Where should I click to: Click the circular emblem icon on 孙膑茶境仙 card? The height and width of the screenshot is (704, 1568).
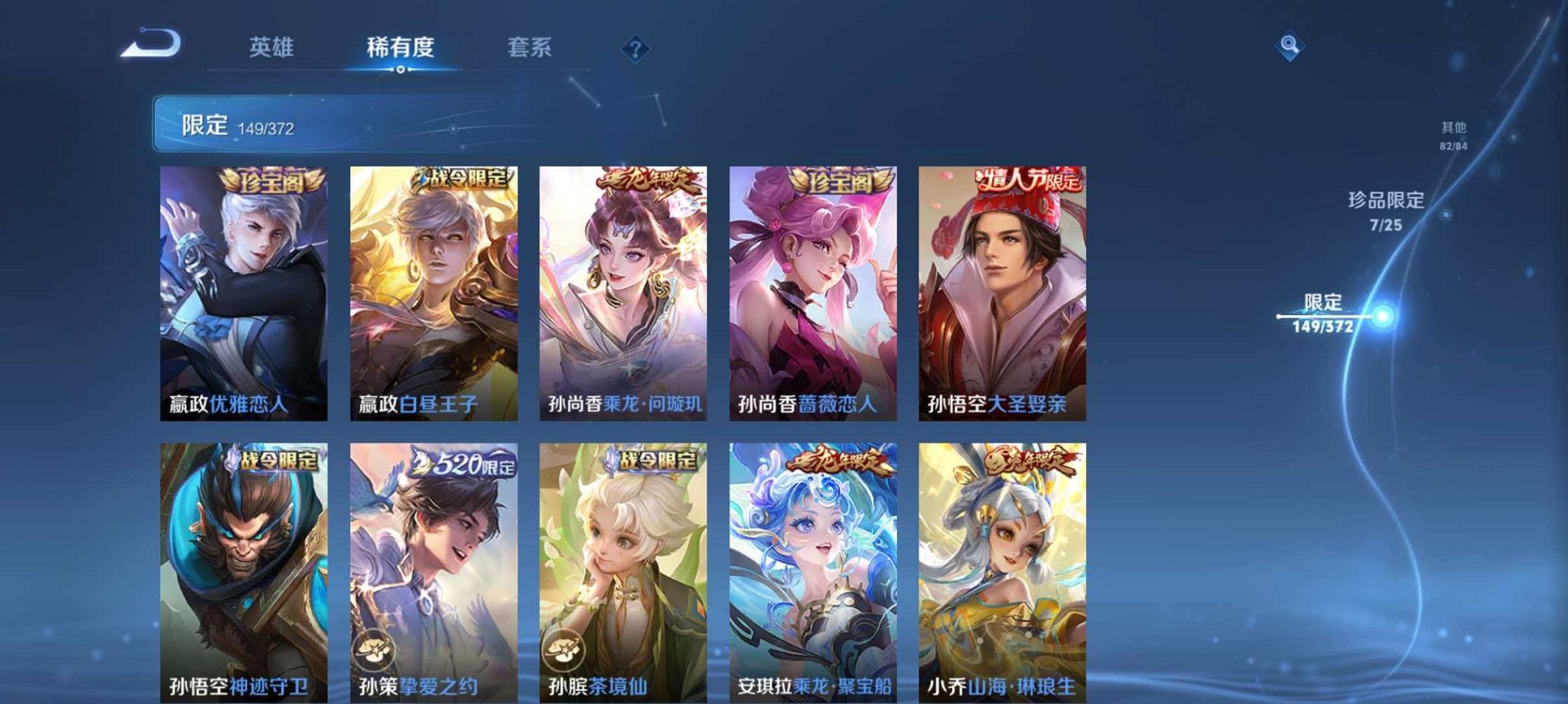(564, 648)
